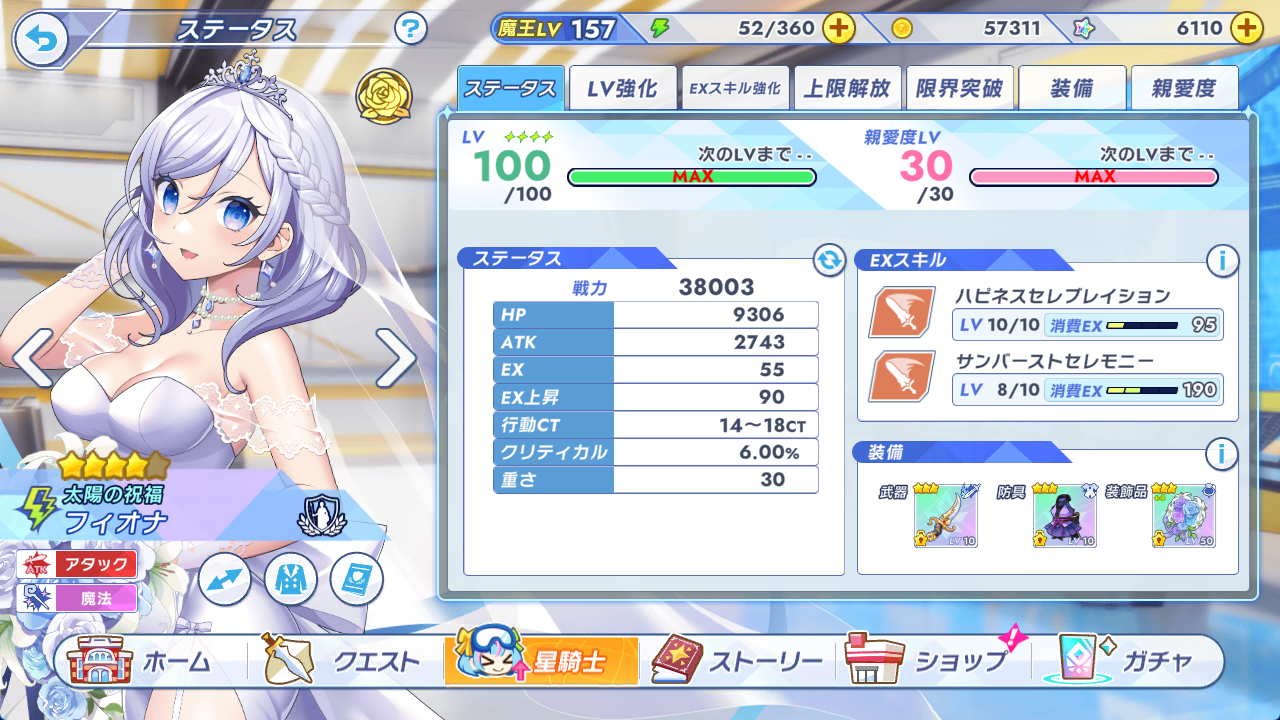Go back with the return arrow button
1280x720 pixels.
(41, 39)
